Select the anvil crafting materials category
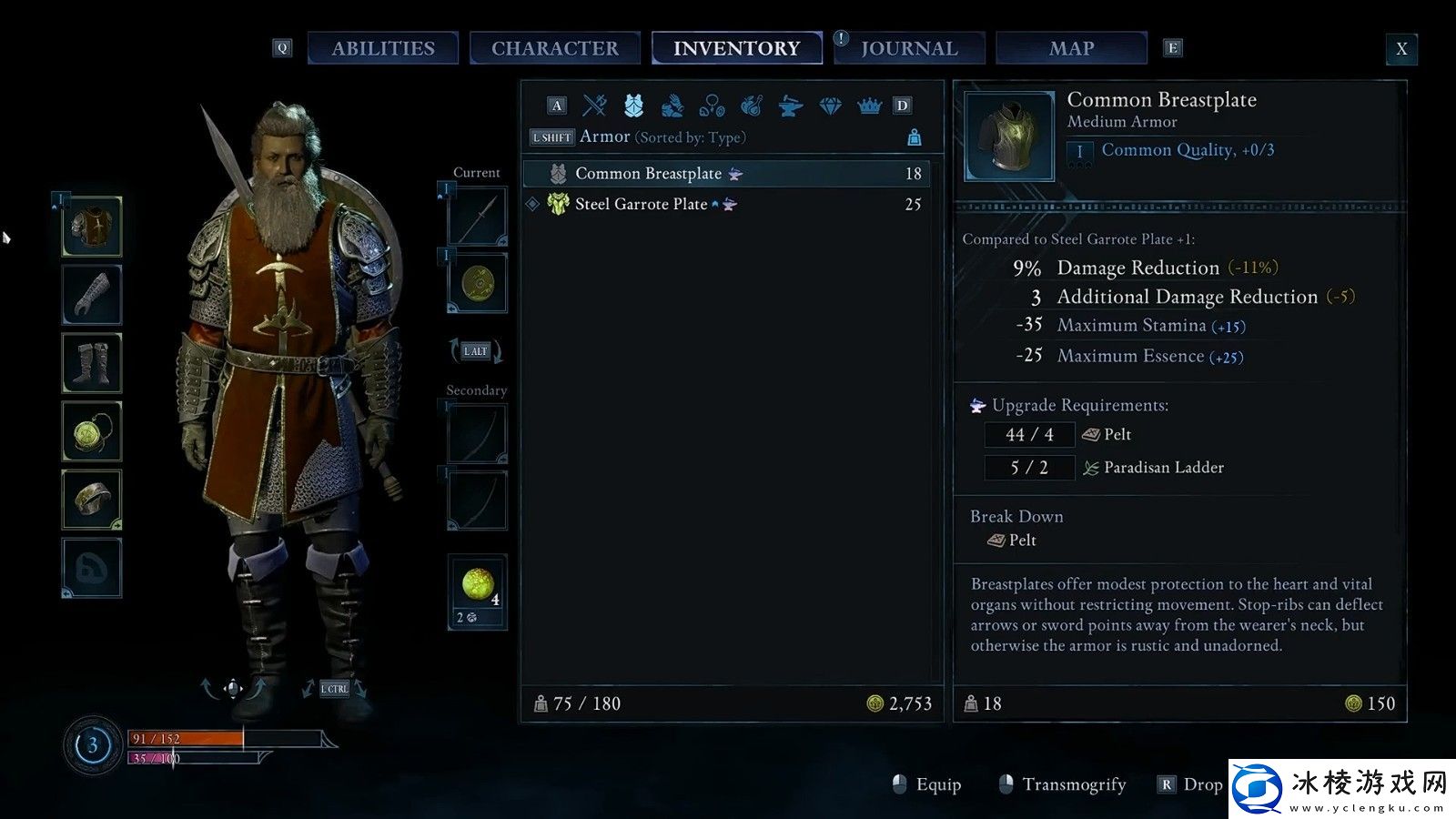 [x=790, y=106]
